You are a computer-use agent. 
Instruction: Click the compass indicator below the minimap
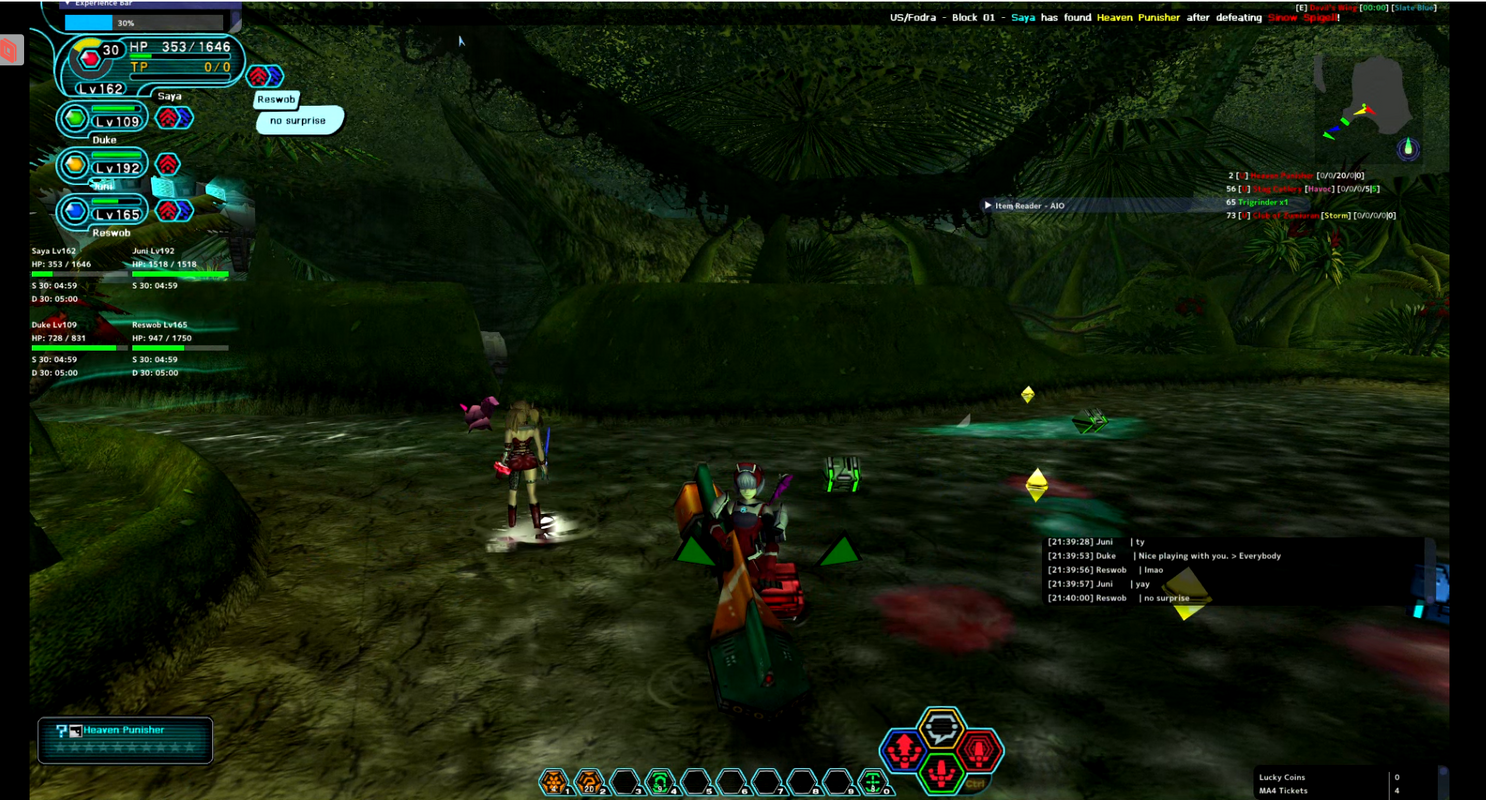[x=1409, y=150]
